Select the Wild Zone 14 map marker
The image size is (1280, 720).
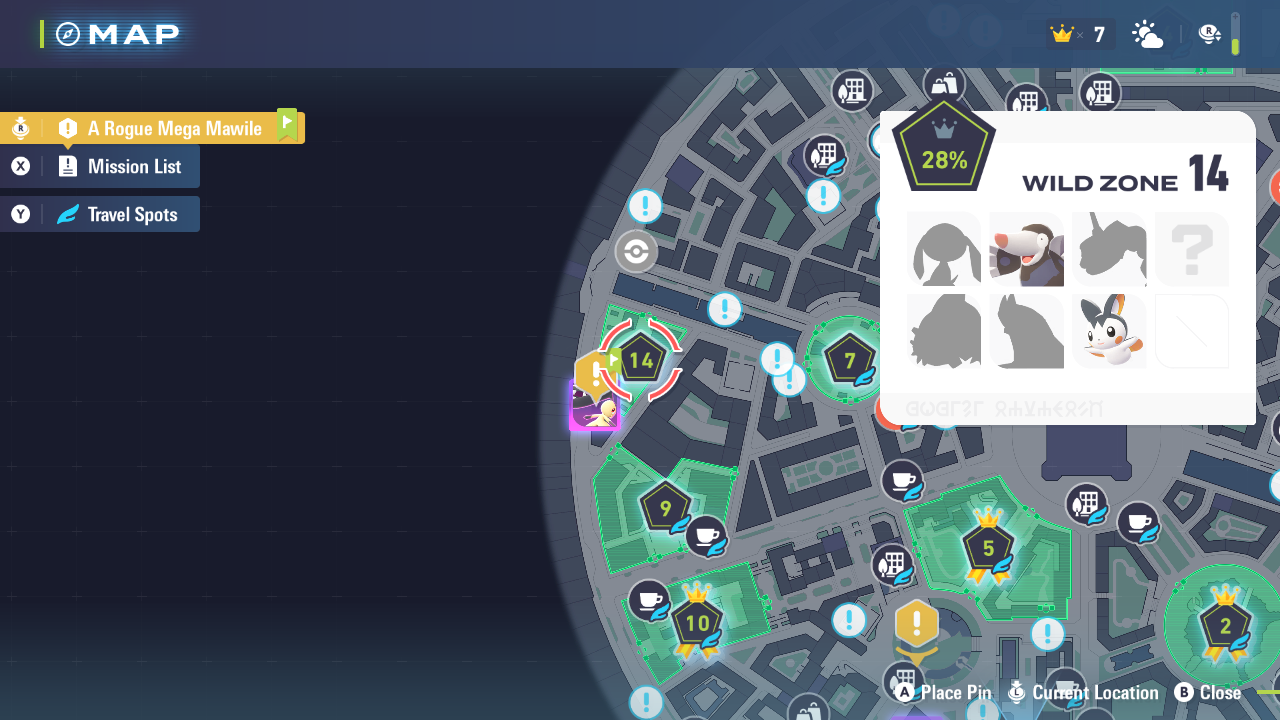tap(641, 361)
